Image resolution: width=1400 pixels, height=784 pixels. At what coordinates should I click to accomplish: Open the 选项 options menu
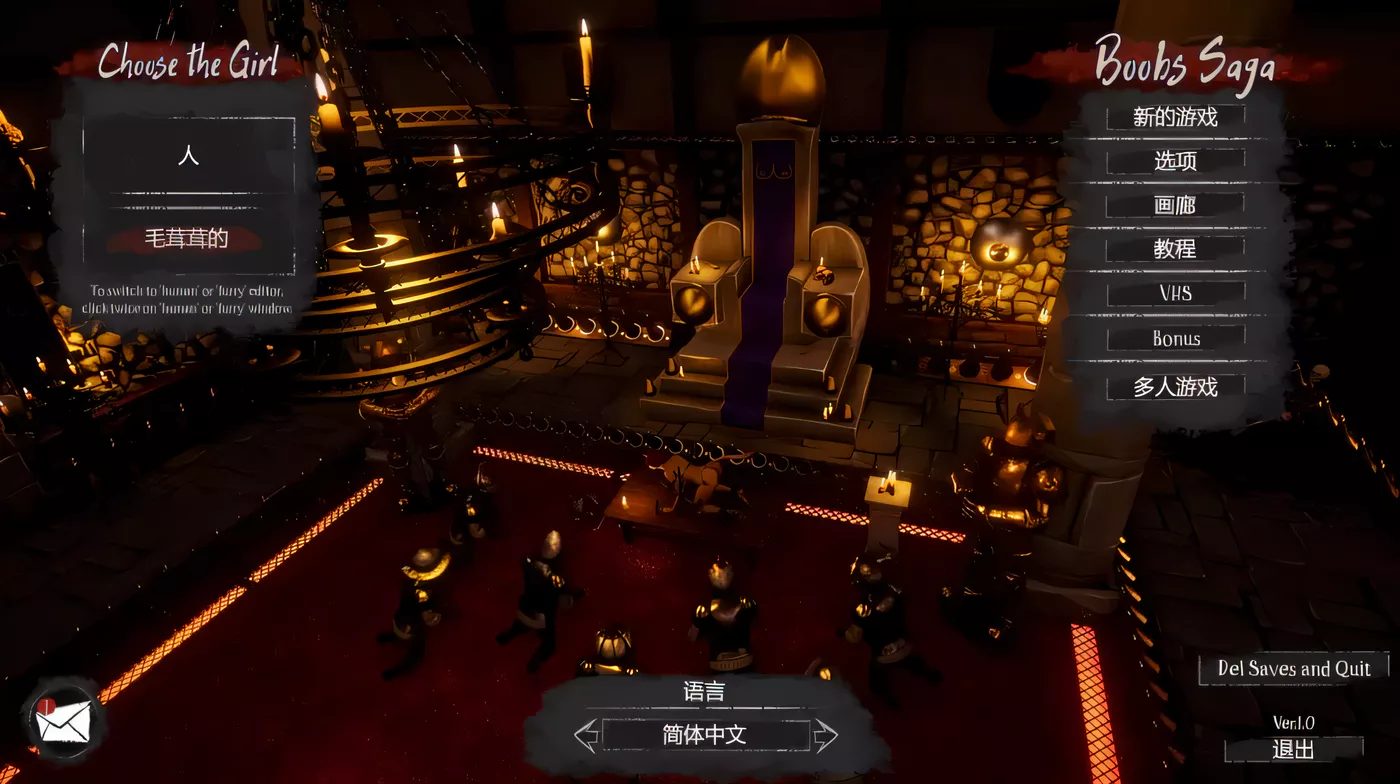pos(1175,161)
